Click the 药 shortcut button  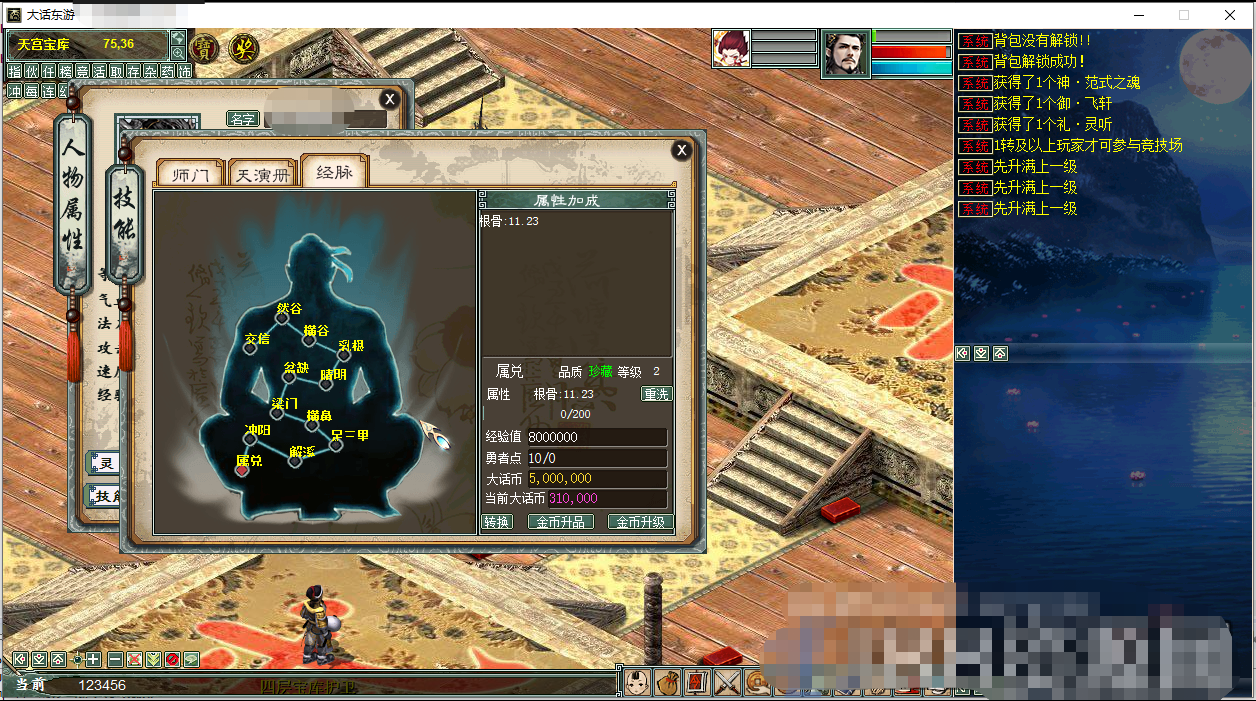(166, 71)
